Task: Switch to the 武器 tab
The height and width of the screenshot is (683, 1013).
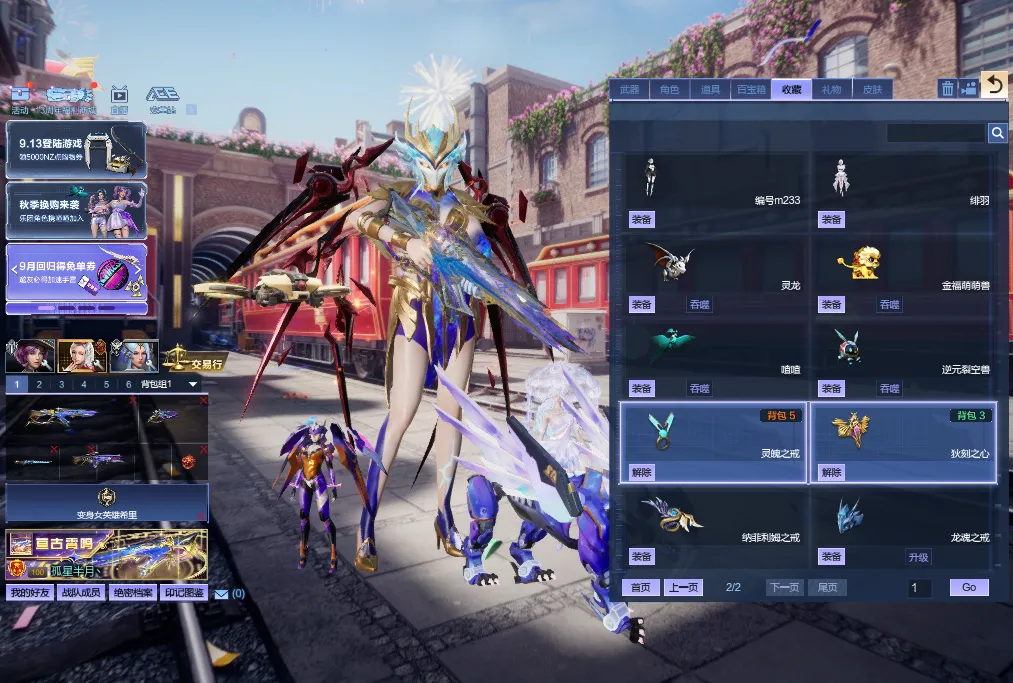Action: point(629,90)
